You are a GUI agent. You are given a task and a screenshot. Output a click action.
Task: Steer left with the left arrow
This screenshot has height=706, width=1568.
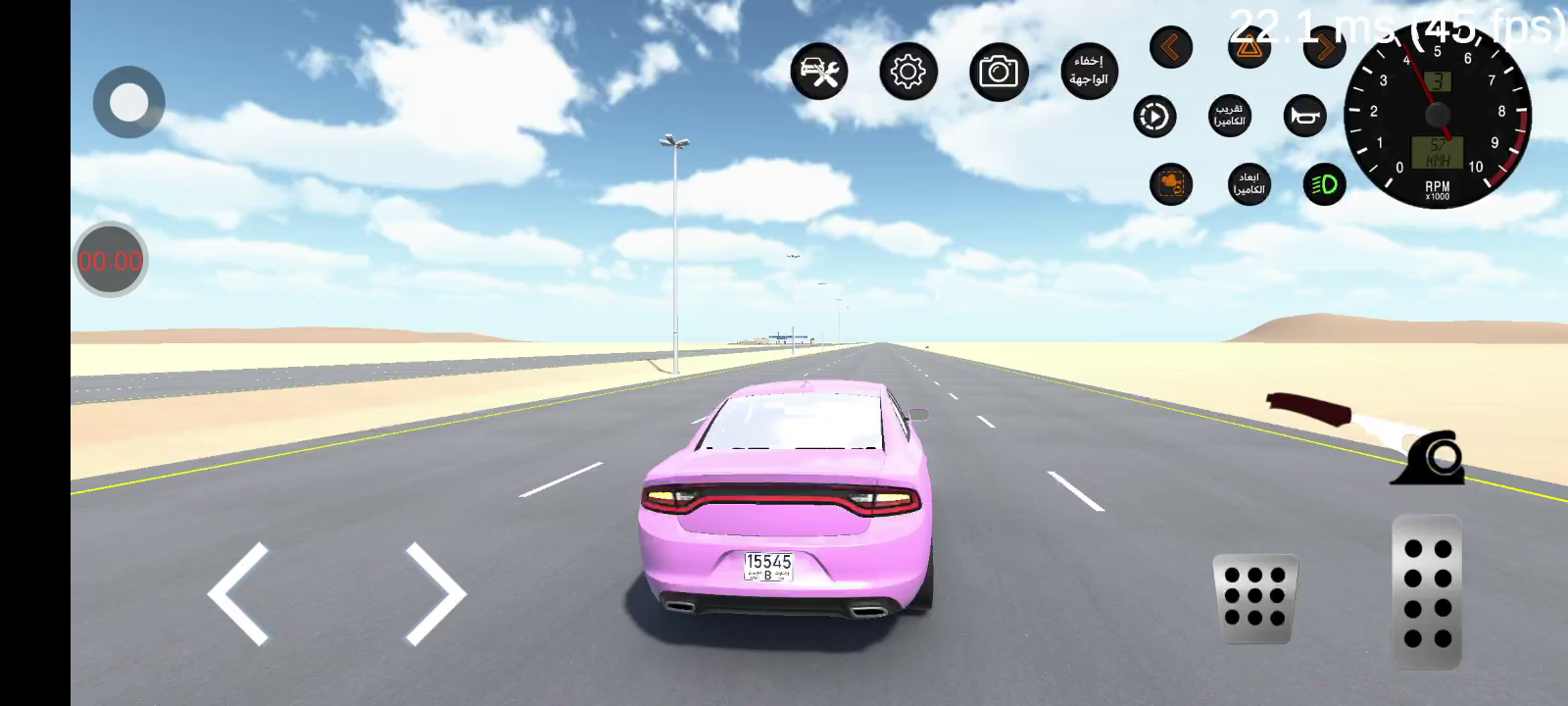[x=238, y=593]
